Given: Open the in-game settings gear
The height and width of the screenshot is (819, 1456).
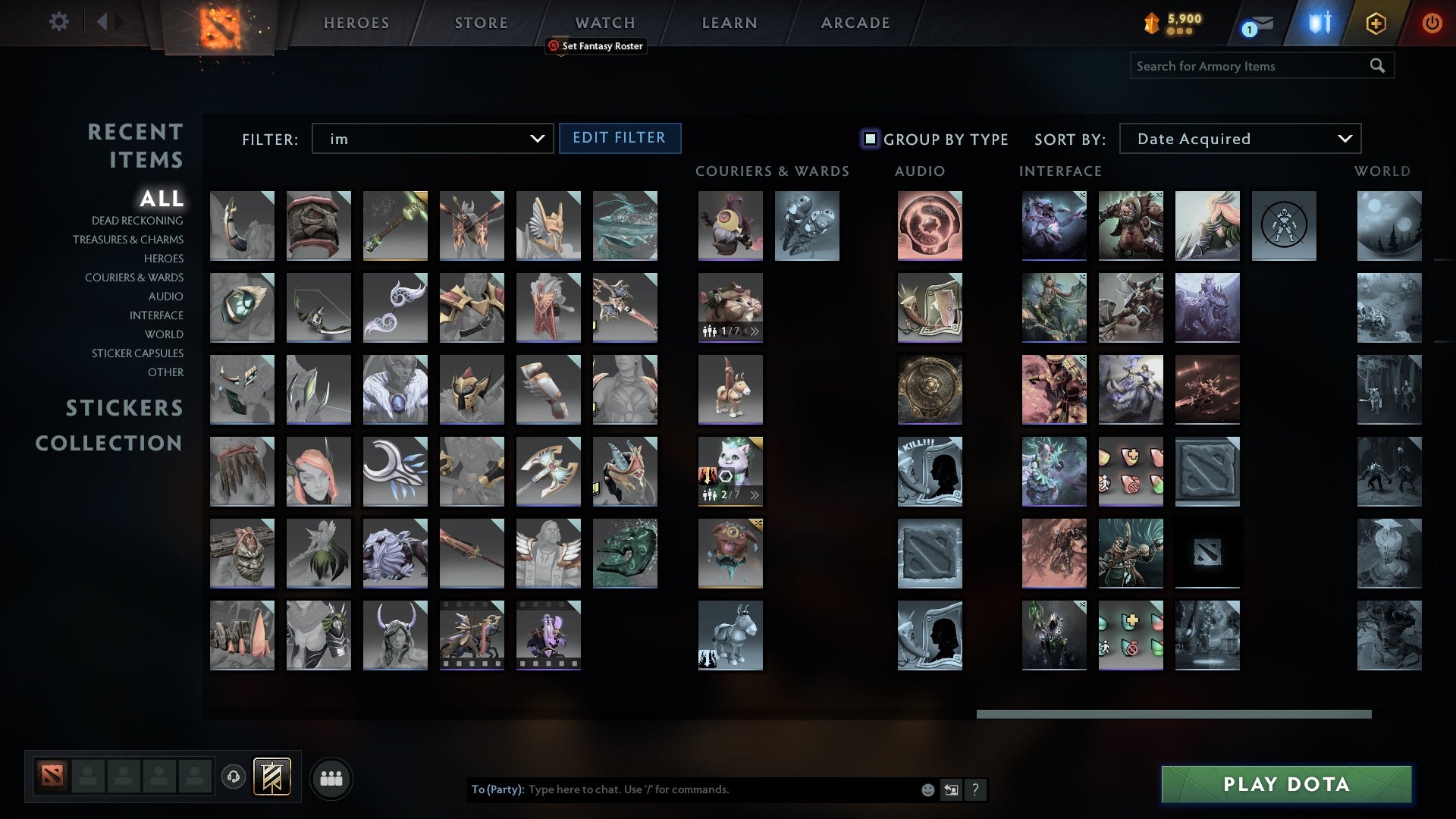Looking at the screenshot, I should [x=58, y=22].
